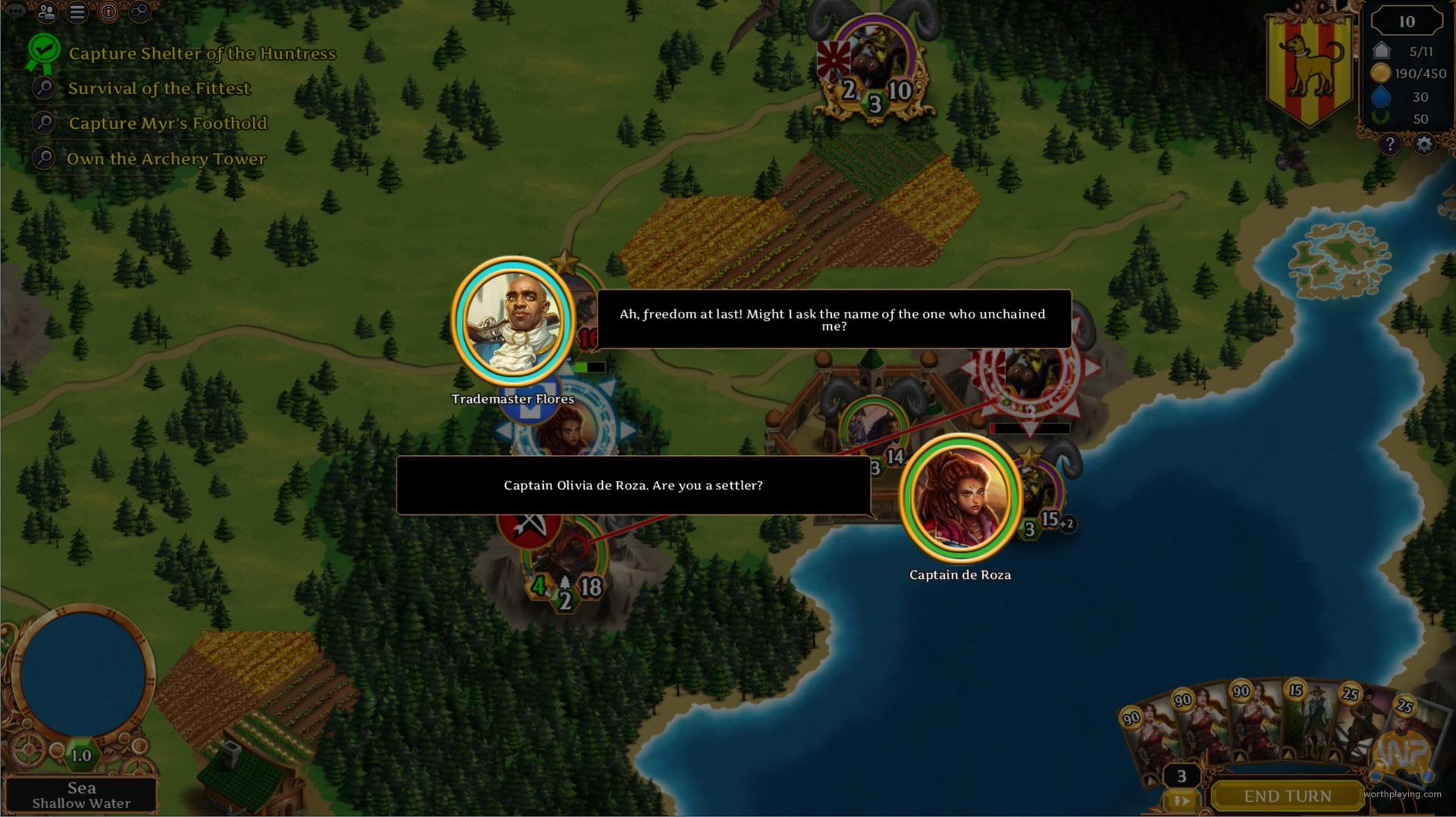Click the red information icon

coord(108,12)
